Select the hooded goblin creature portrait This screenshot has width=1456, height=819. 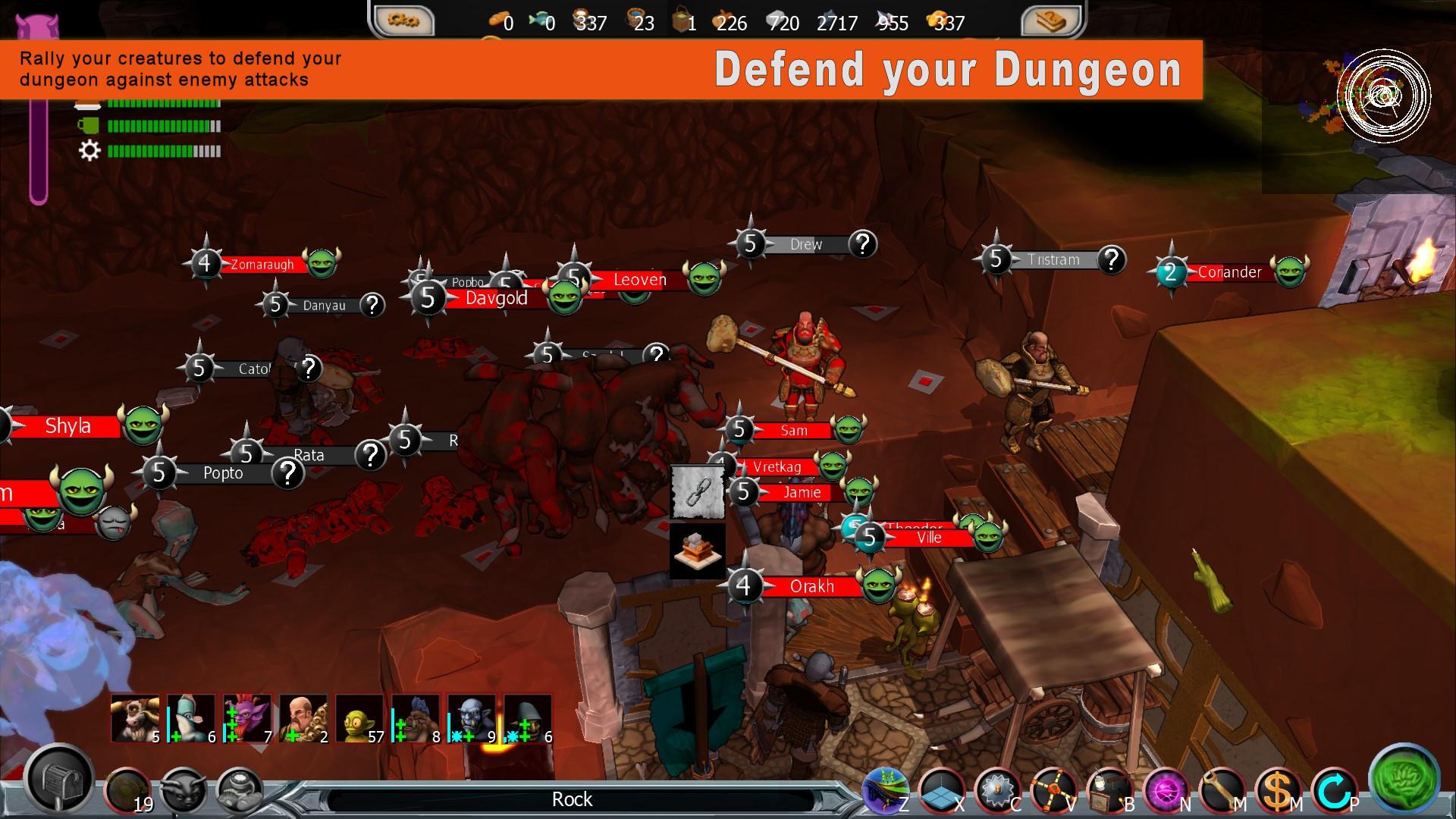528,718
